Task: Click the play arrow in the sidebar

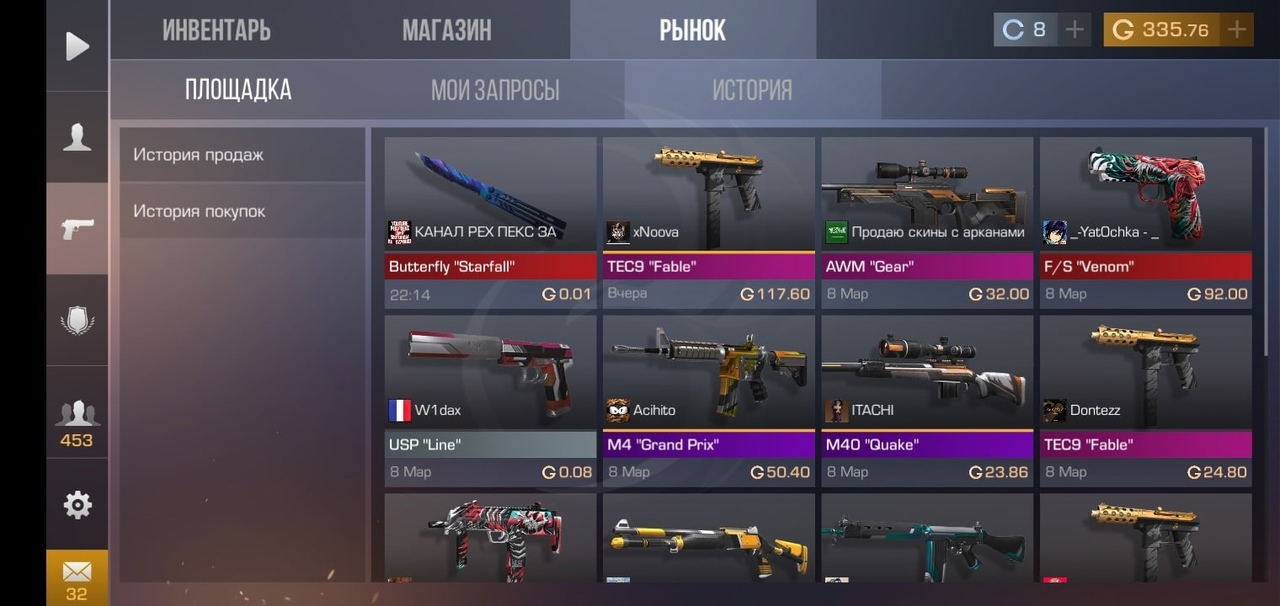Action: coord(77,46)
